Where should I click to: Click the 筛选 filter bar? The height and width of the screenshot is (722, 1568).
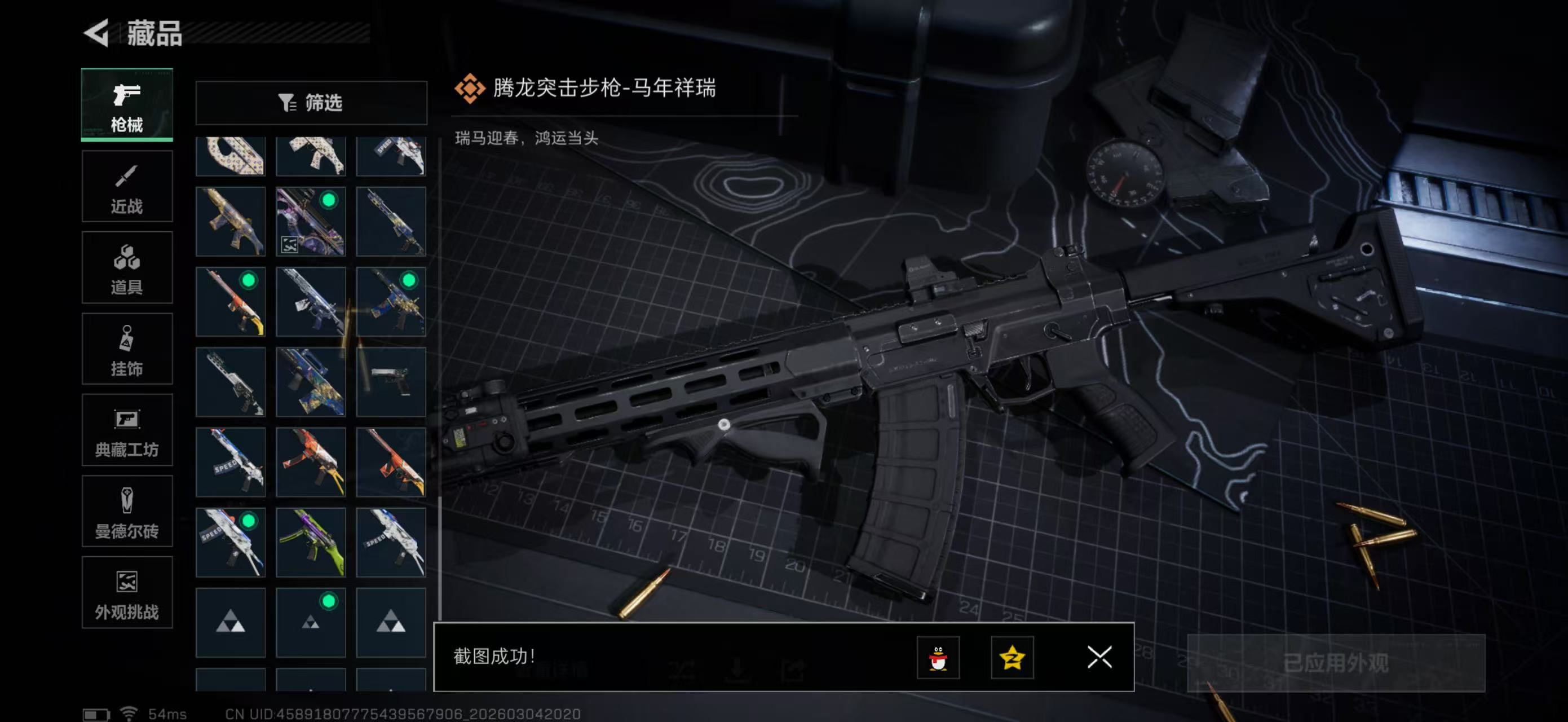click(312, 103)
